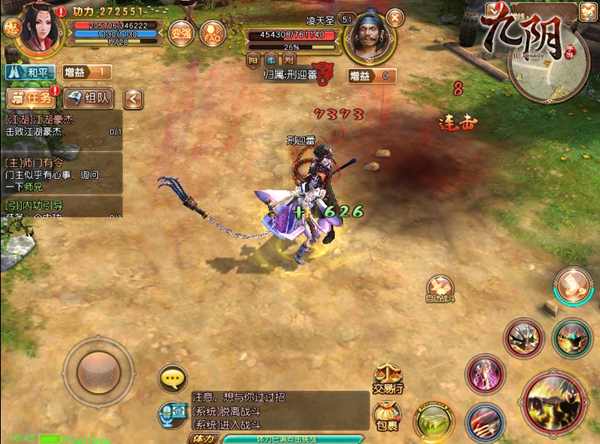Toggle the 自动战斗 auto-battle button

pyautogui.click(x=439, y=289)
